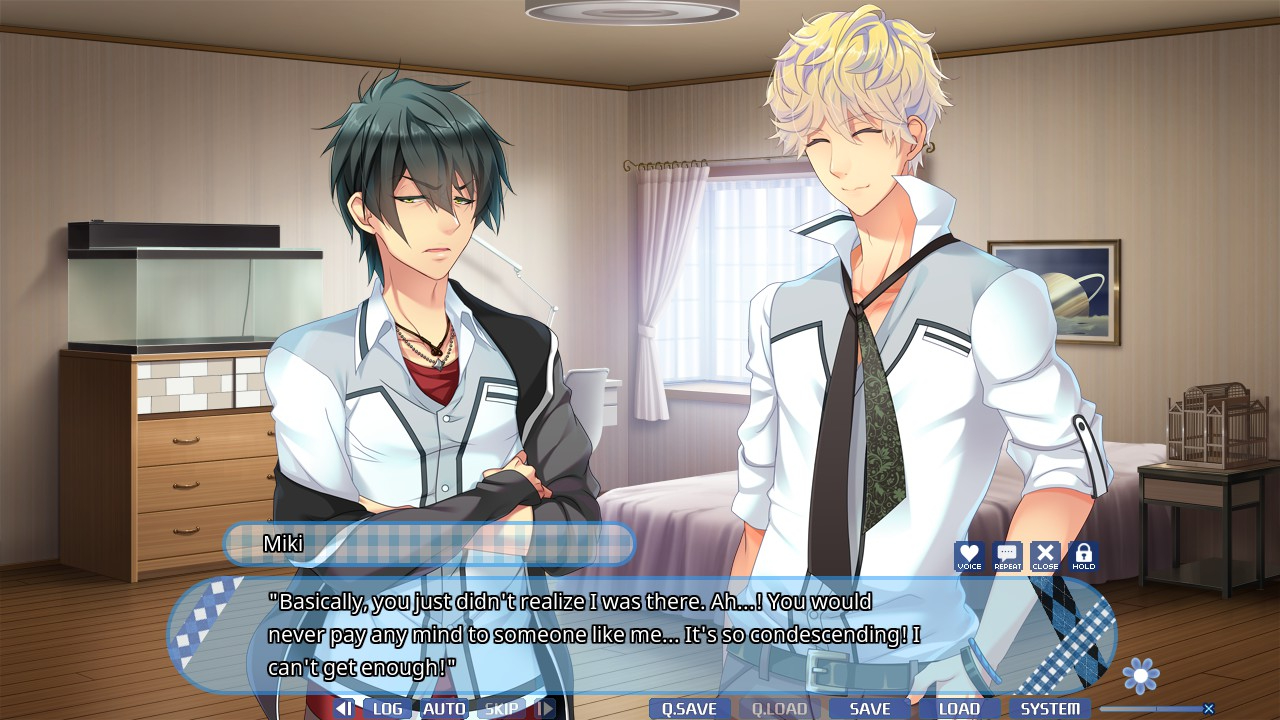Open the backlog with the LOG button

point(387,709)
